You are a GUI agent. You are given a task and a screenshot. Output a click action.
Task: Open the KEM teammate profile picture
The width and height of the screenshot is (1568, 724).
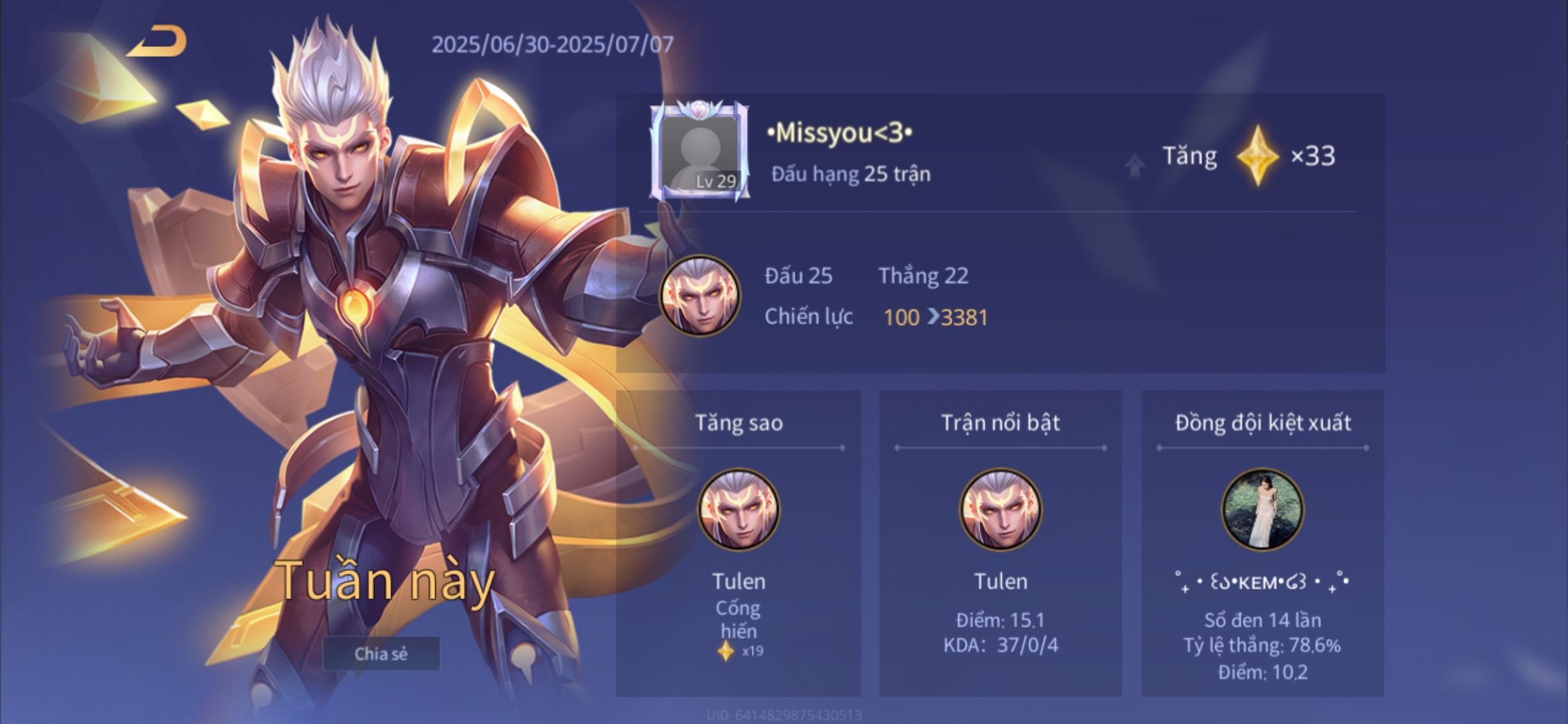(1262, 509)
